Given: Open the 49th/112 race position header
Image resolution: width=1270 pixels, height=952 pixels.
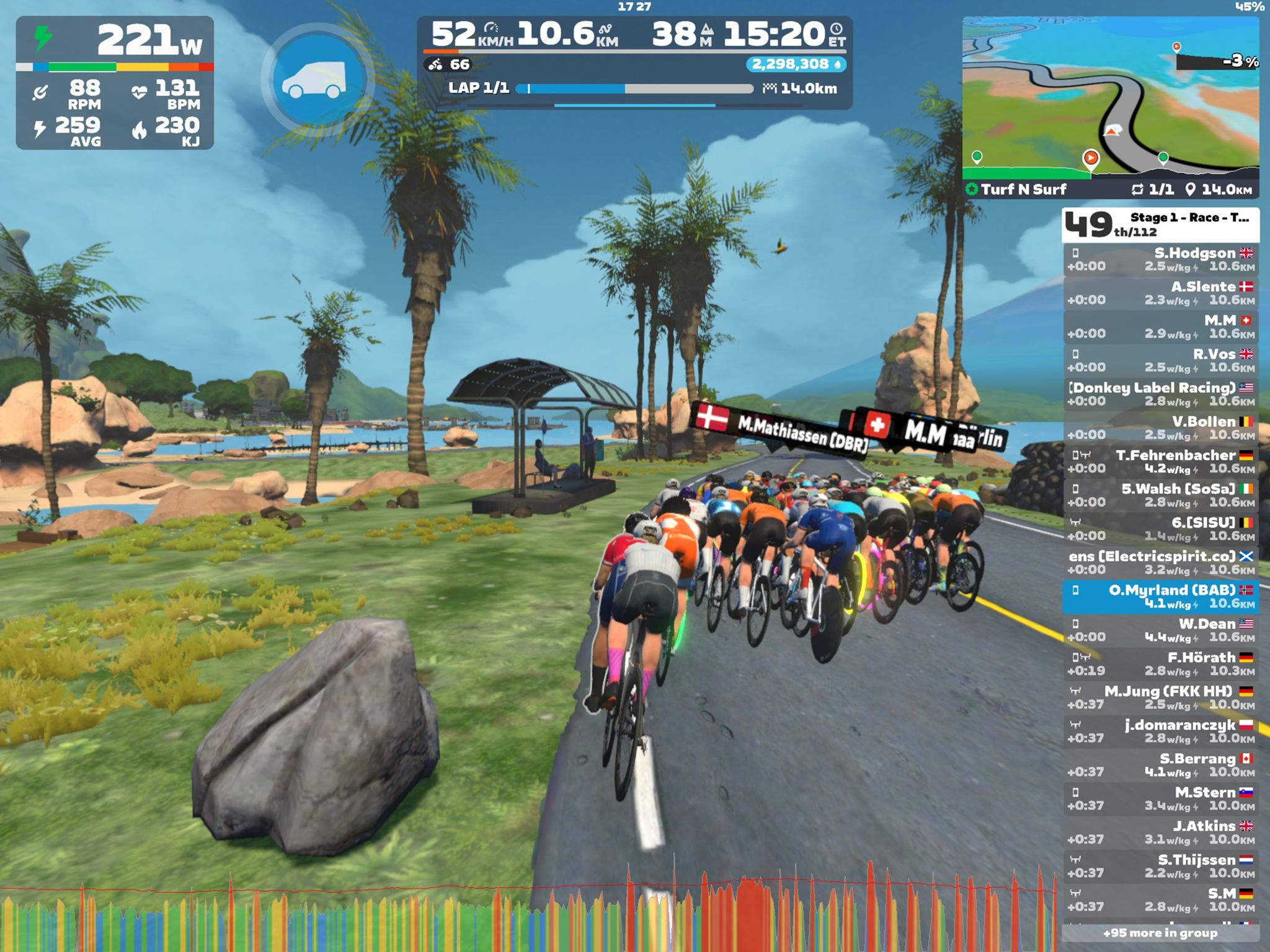Looking at the screenshot, I should (1160, 225).
